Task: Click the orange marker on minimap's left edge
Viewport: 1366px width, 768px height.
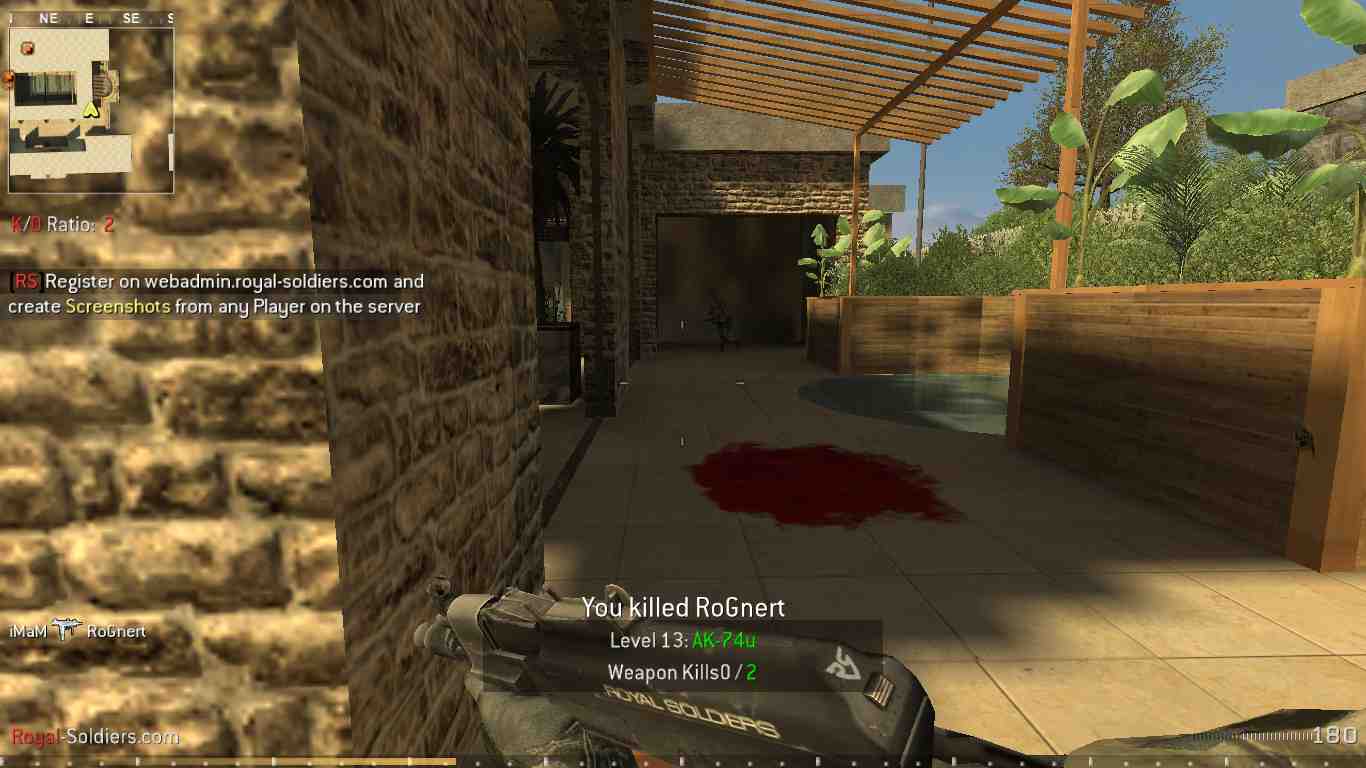Action: click(x=7, y=77)
